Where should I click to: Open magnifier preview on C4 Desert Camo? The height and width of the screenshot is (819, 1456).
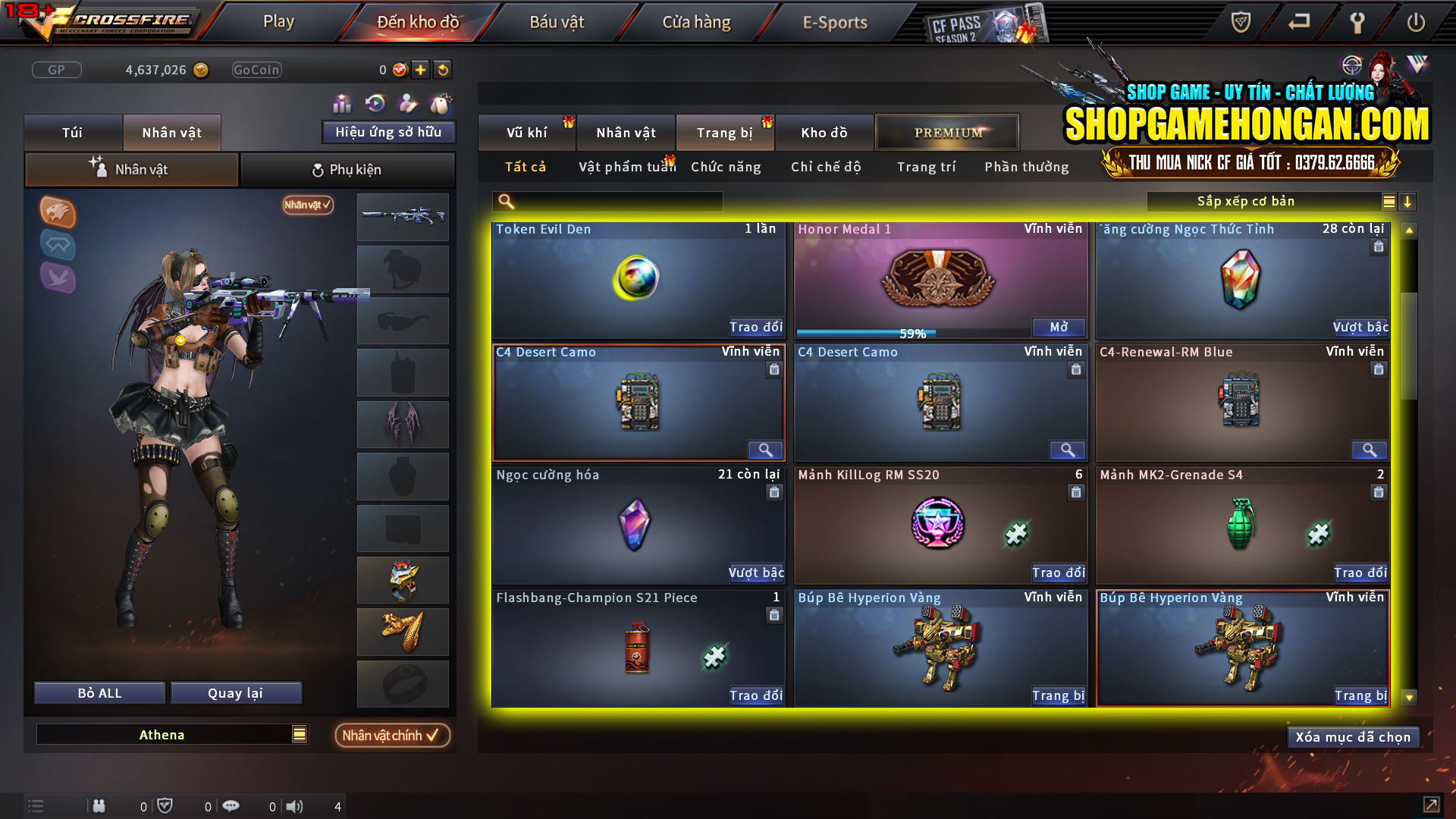pyautogui.click(x=764, y=450)
